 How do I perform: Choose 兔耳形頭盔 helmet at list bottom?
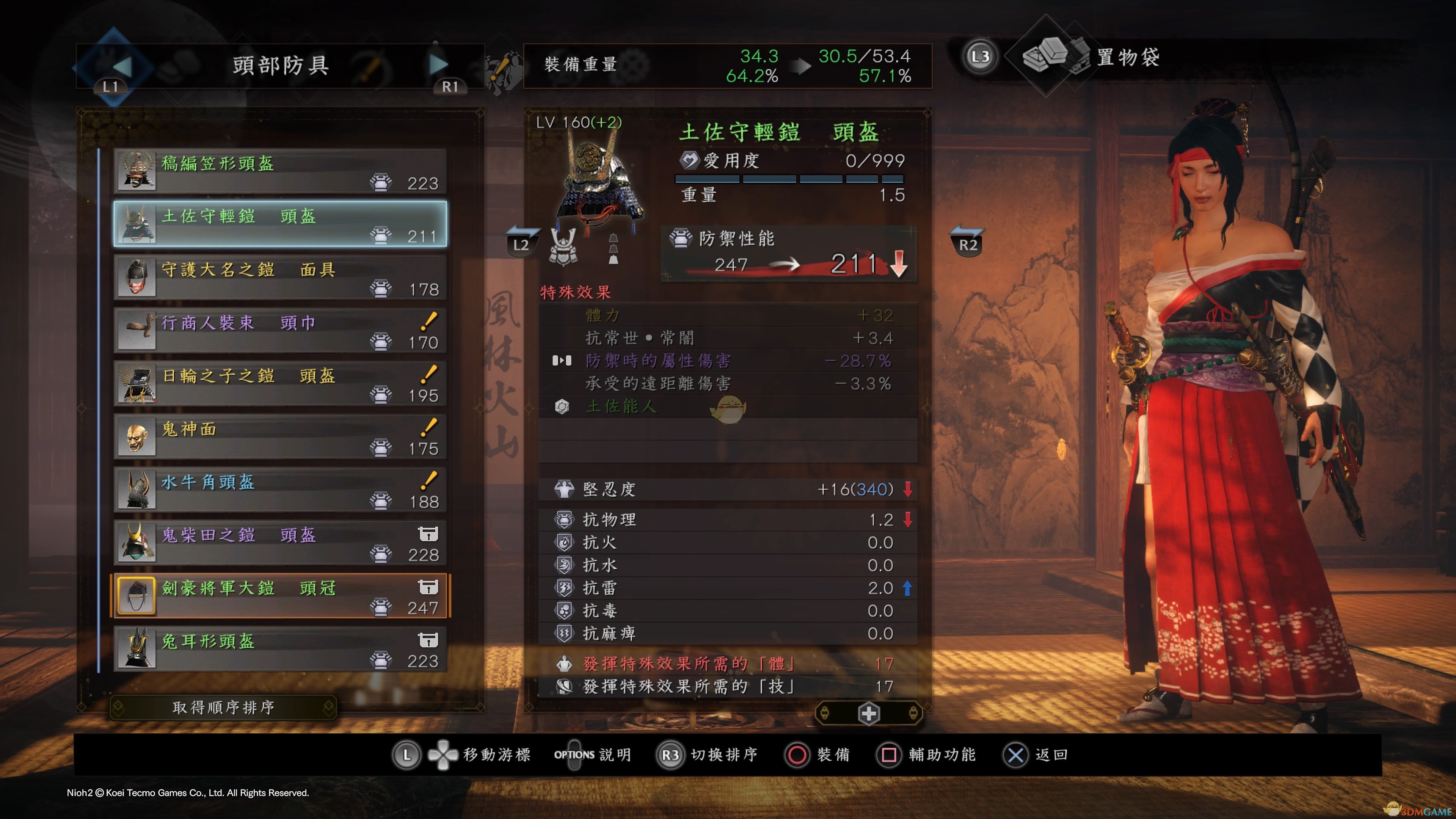280,650
